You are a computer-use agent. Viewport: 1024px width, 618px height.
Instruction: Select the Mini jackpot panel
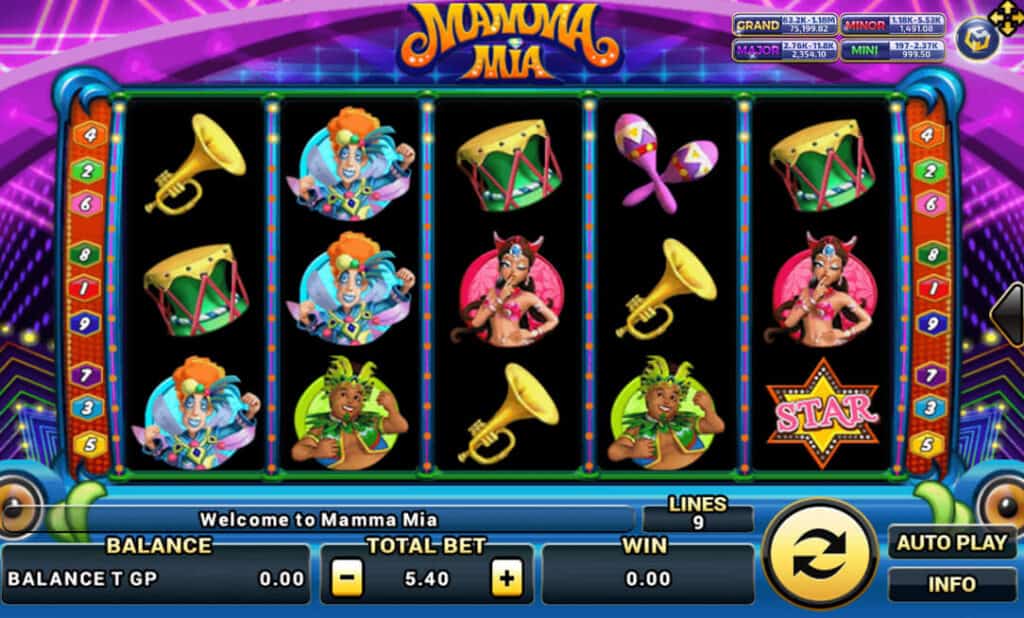892,50
